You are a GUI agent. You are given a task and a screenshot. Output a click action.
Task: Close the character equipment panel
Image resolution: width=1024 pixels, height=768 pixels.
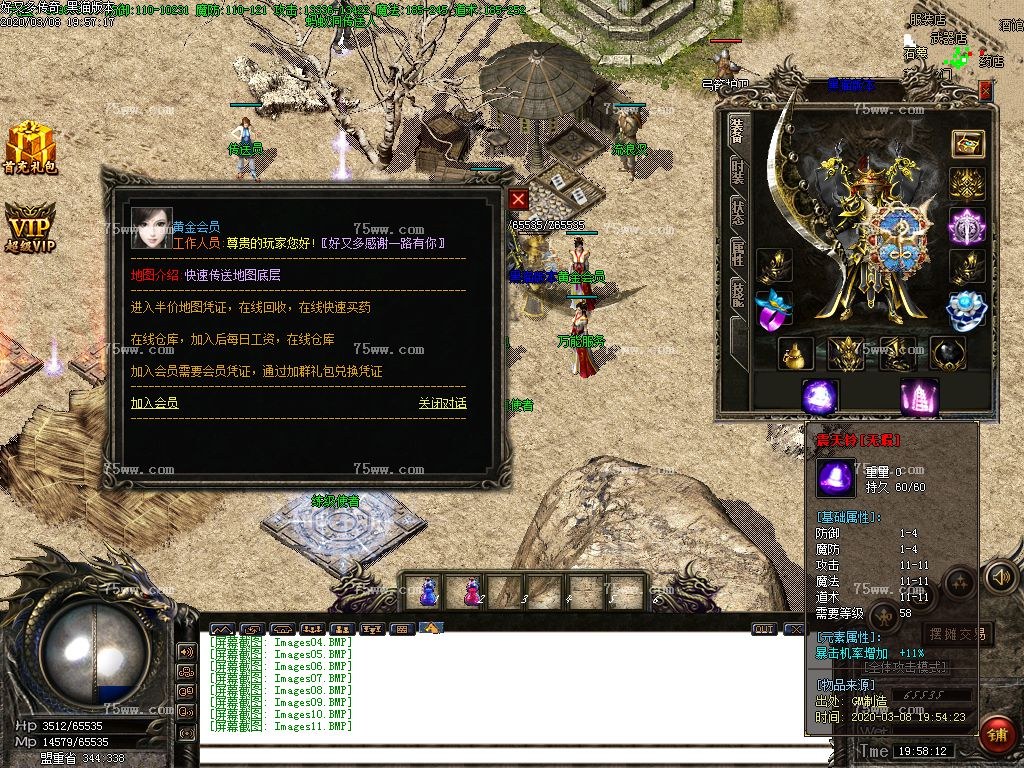986,91
